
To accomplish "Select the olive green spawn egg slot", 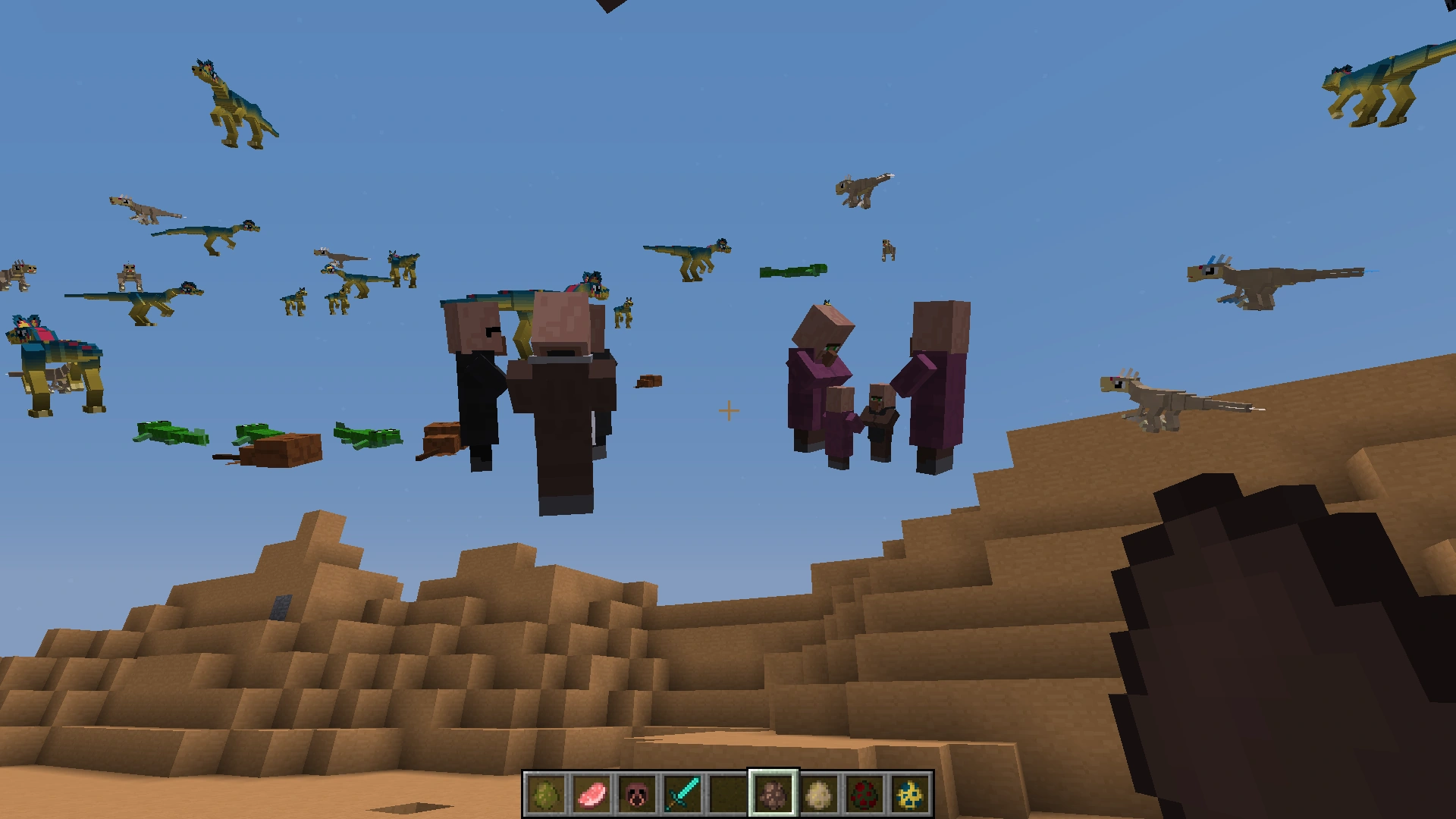I will [546, 794].
